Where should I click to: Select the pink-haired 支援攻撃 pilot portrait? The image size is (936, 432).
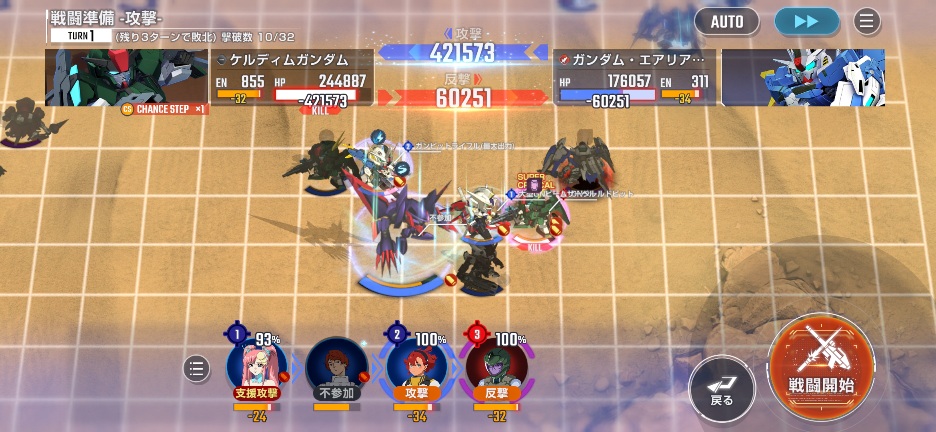256,365
